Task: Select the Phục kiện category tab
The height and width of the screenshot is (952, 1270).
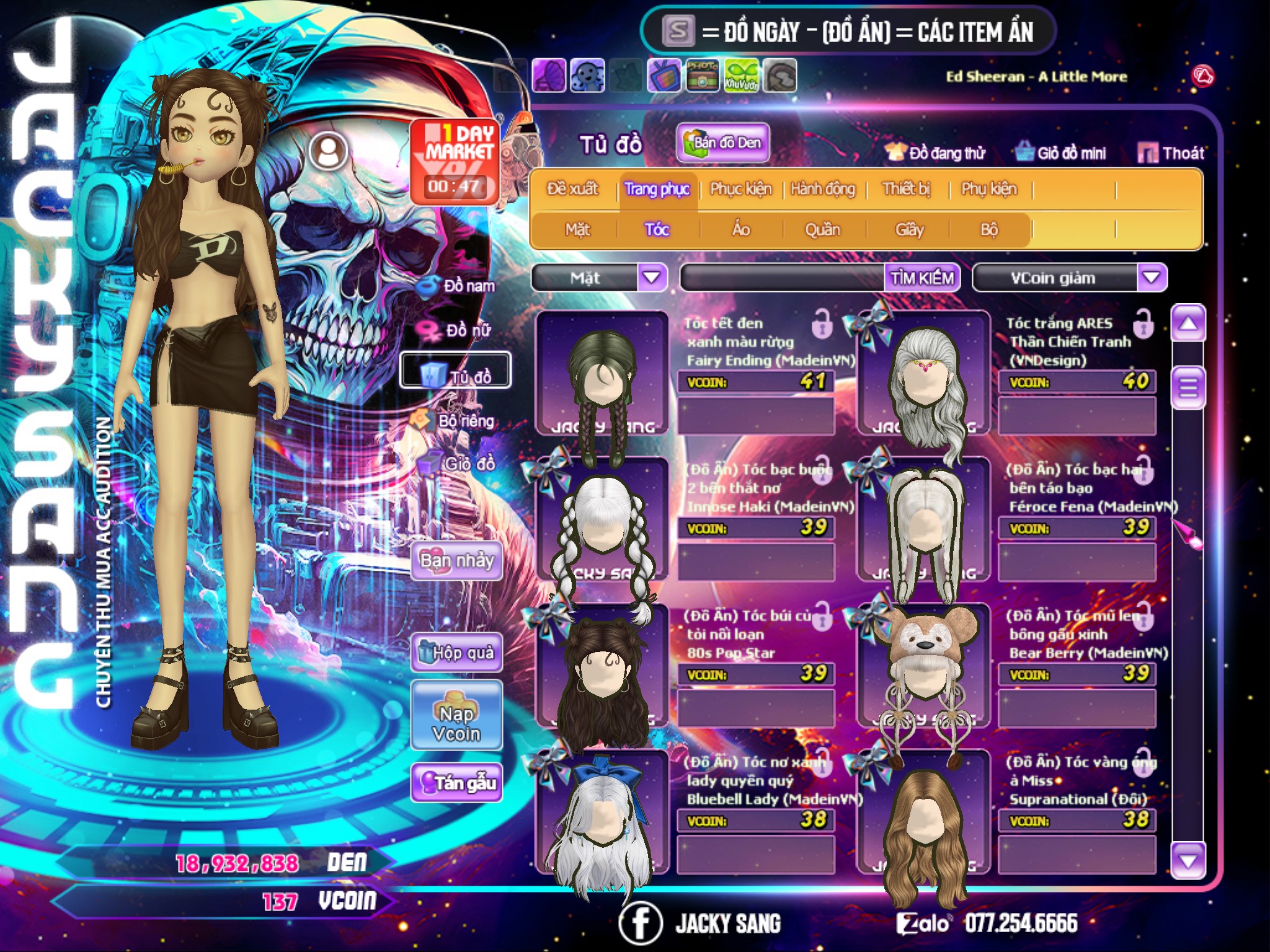Action: click(x=740, y=189)
